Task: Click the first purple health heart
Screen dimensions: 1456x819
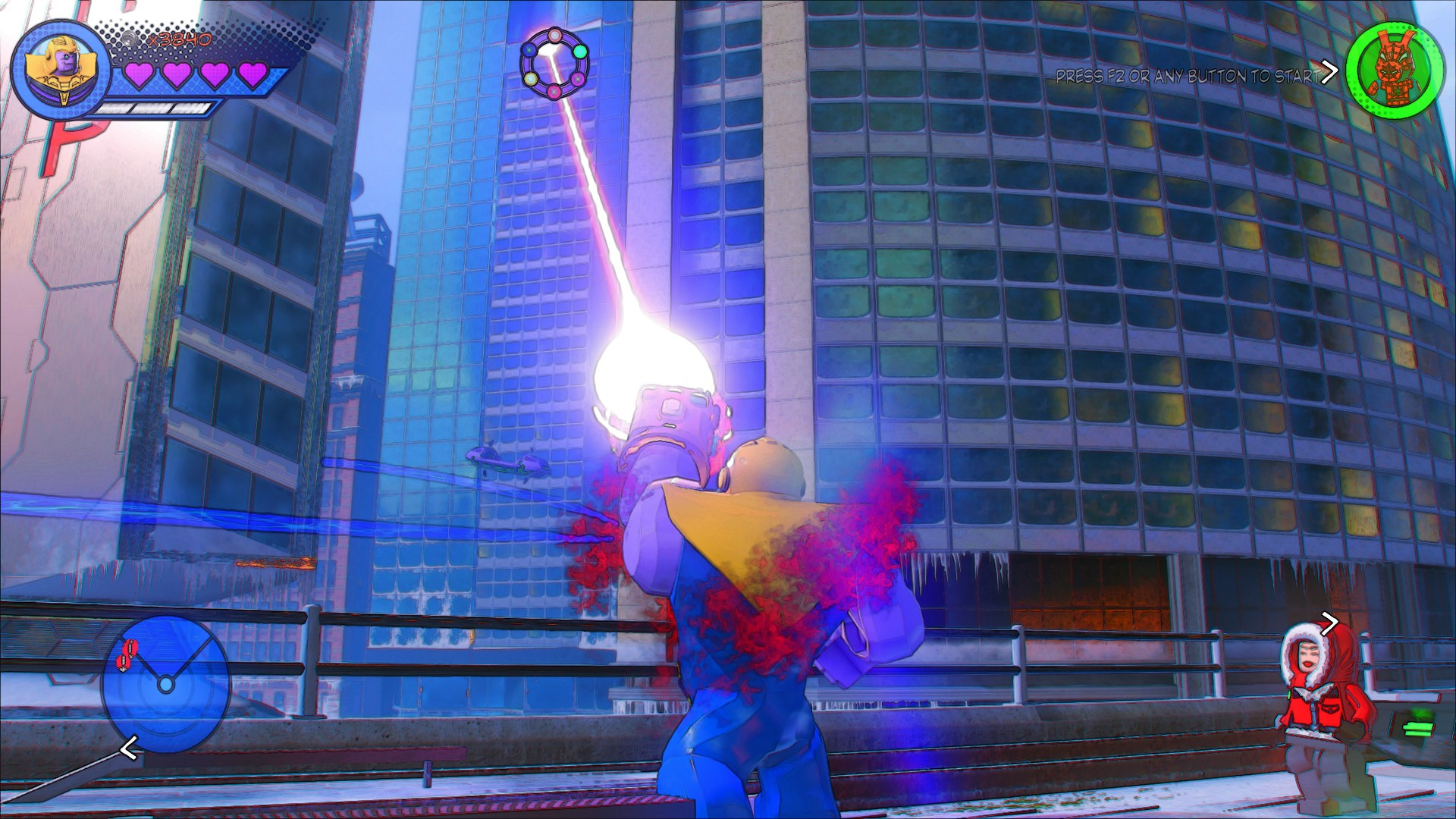Action: pyautogui.click(x=140, y=74)
